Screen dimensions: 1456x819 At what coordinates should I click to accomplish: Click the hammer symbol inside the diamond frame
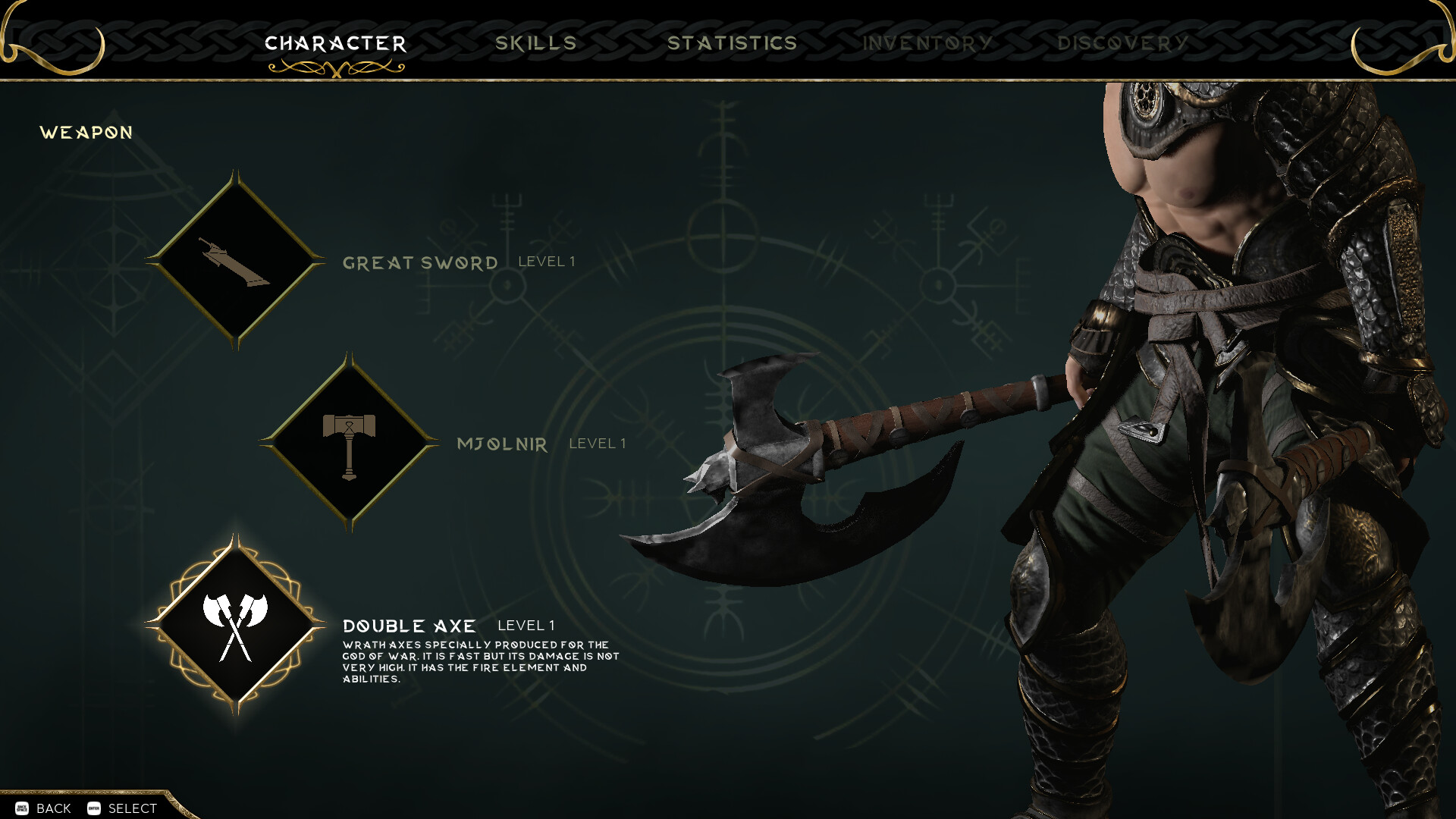coord(349,444)
